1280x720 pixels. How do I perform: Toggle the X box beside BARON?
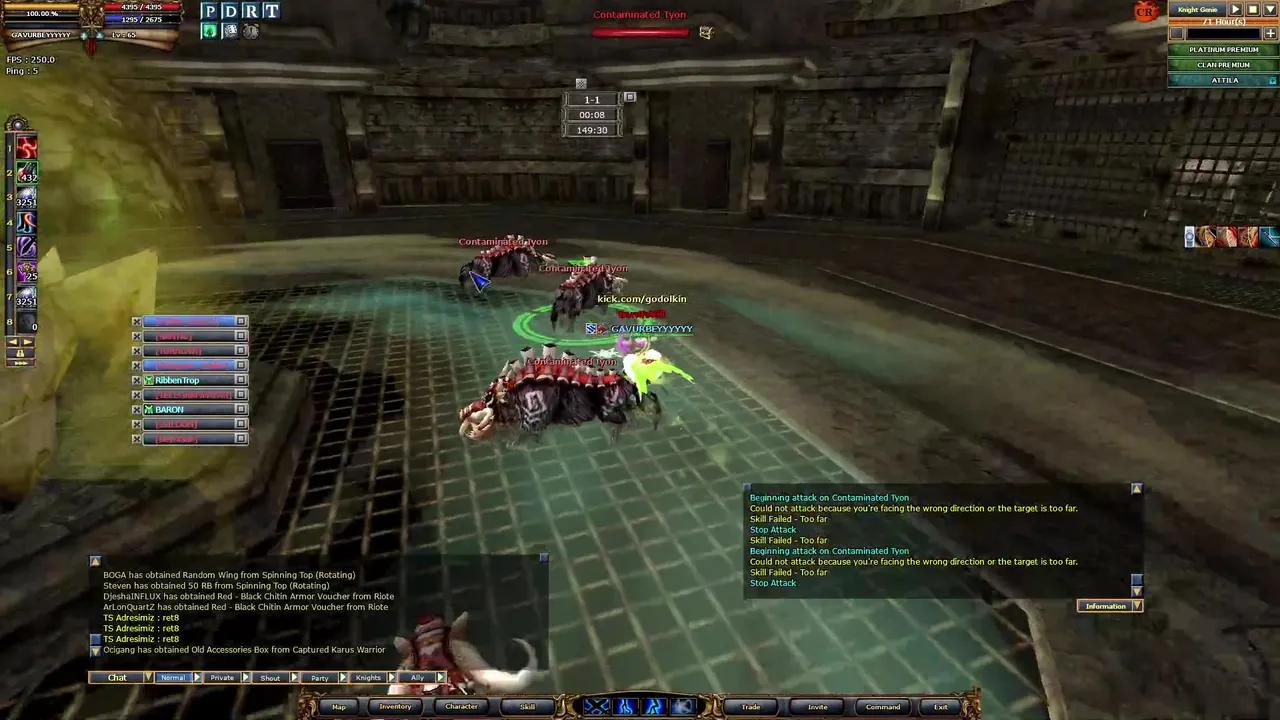click(x=137, y=409)
